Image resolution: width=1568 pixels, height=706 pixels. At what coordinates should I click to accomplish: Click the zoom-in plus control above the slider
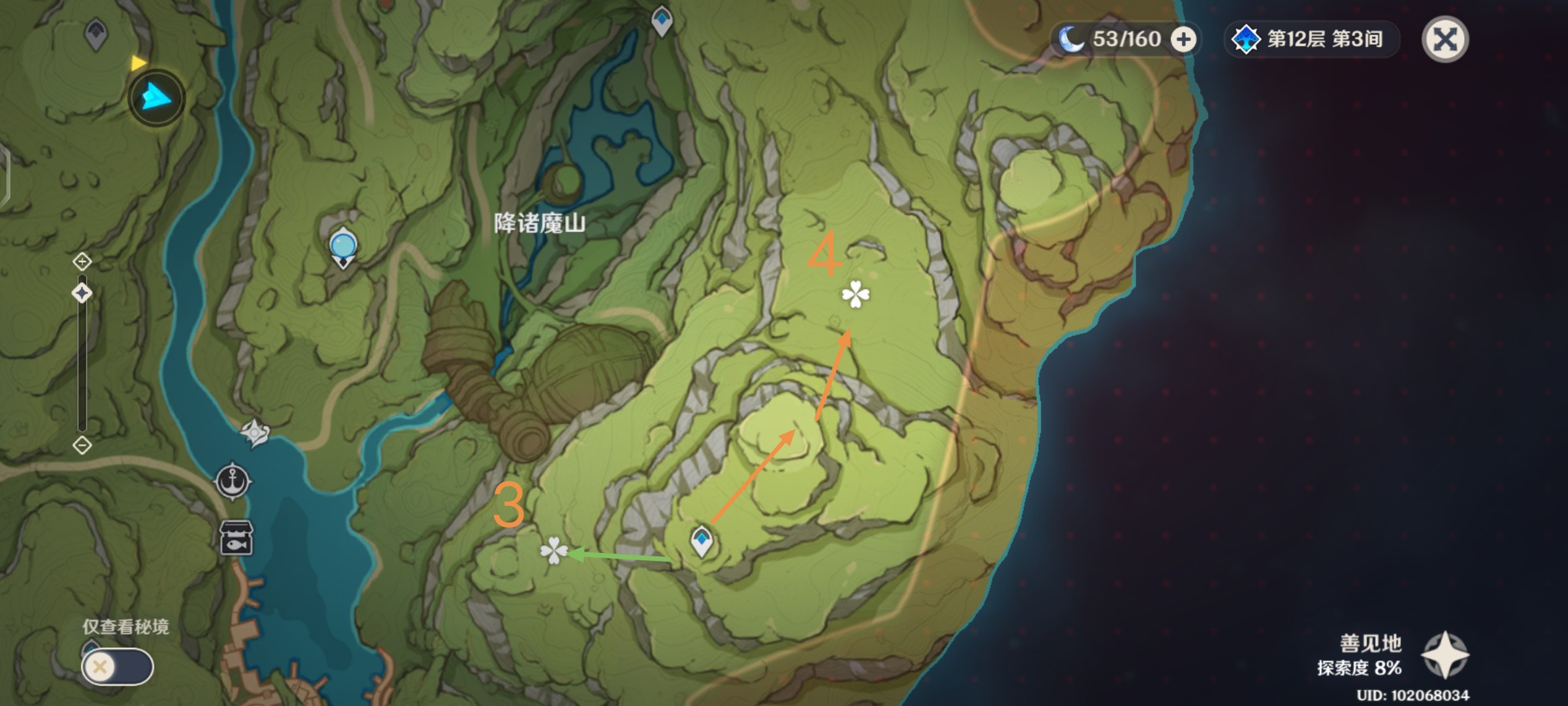81,261
